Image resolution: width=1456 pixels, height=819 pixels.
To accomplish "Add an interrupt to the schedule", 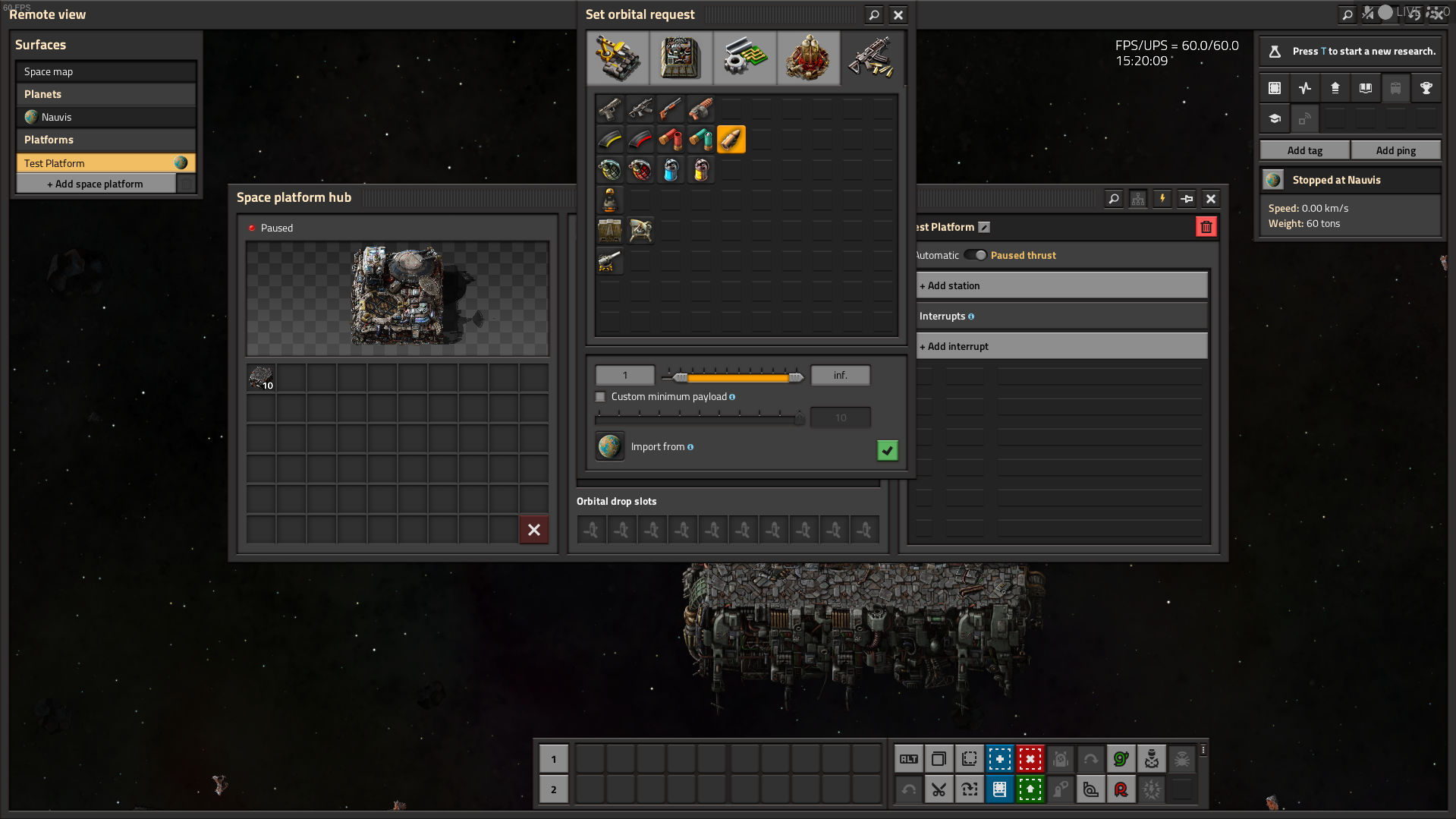I will point(1061,346).
